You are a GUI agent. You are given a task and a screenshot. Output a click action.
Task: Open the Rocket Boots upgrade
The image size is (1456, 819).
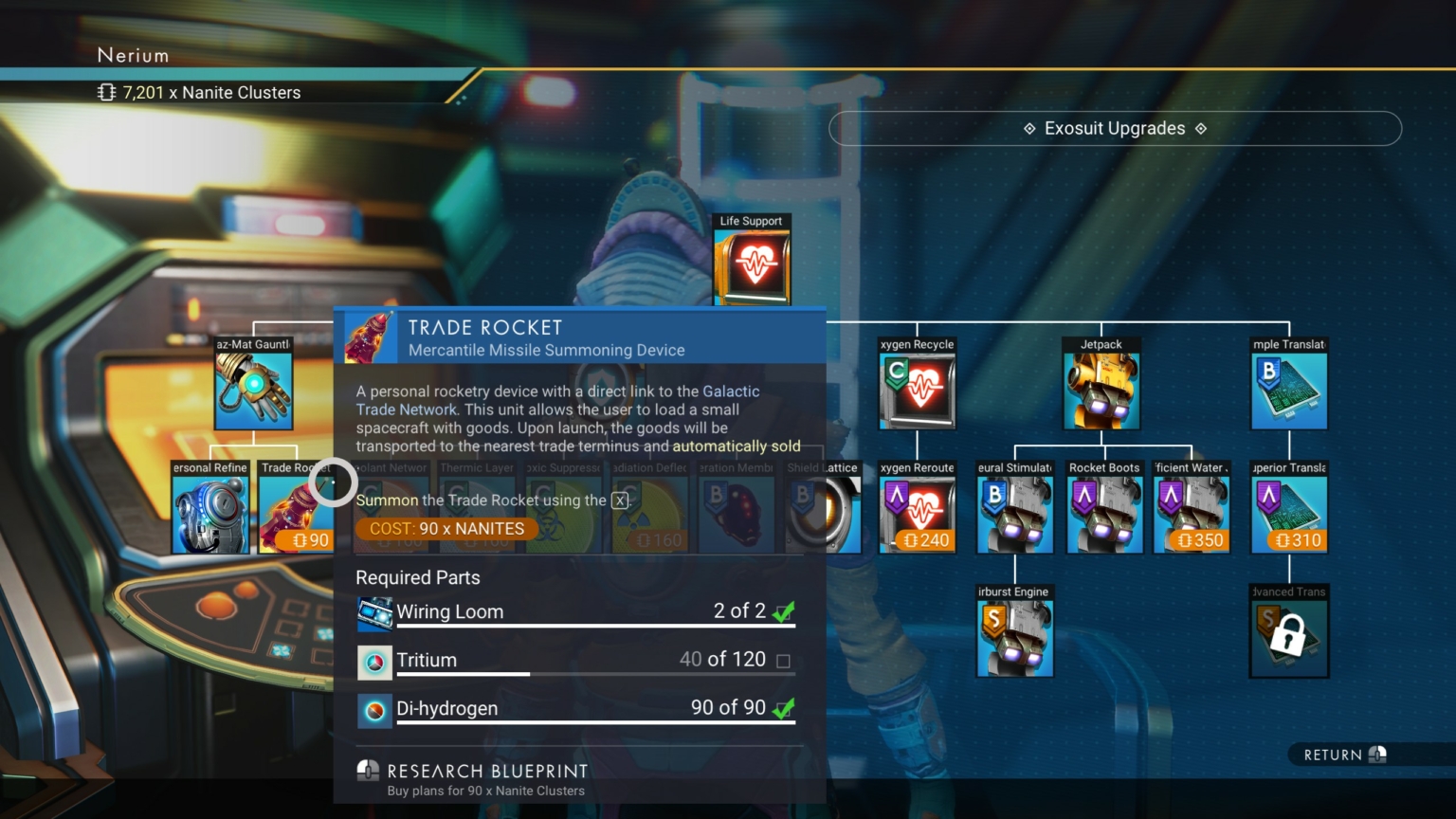click(x=1103, y=512)
